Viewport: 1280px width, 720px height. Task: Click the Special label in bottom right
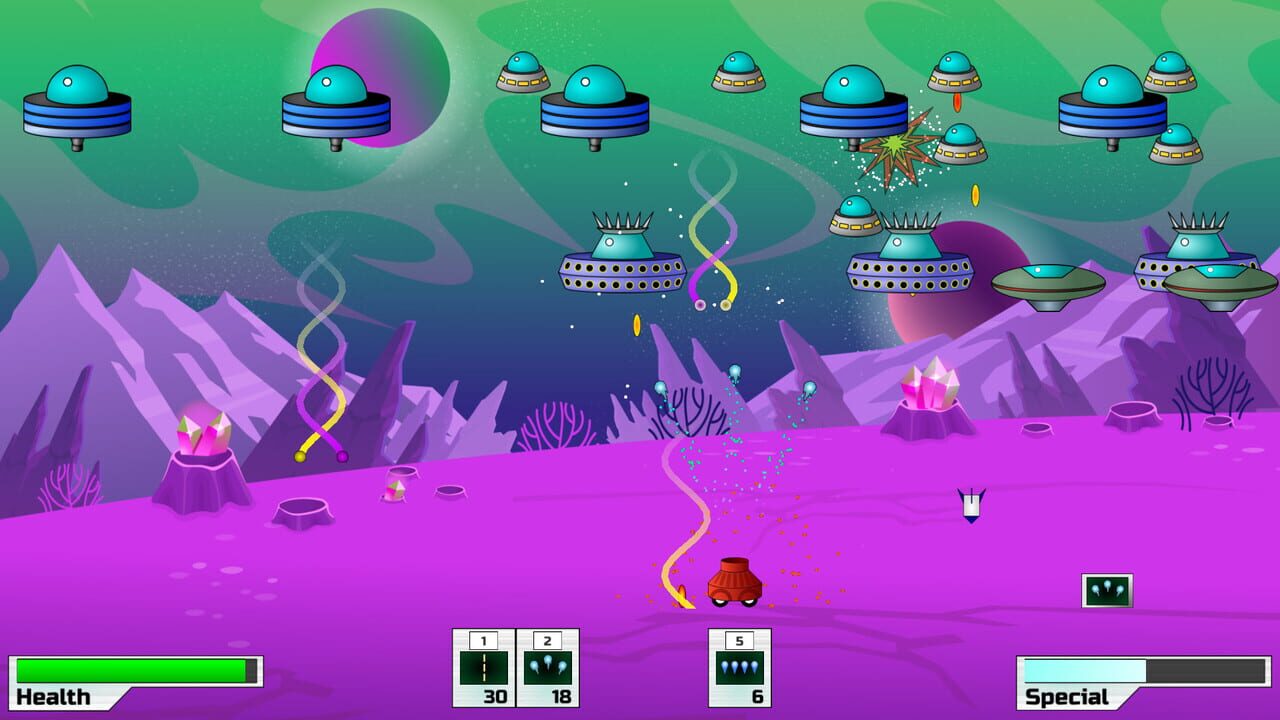coord(1067,695)
